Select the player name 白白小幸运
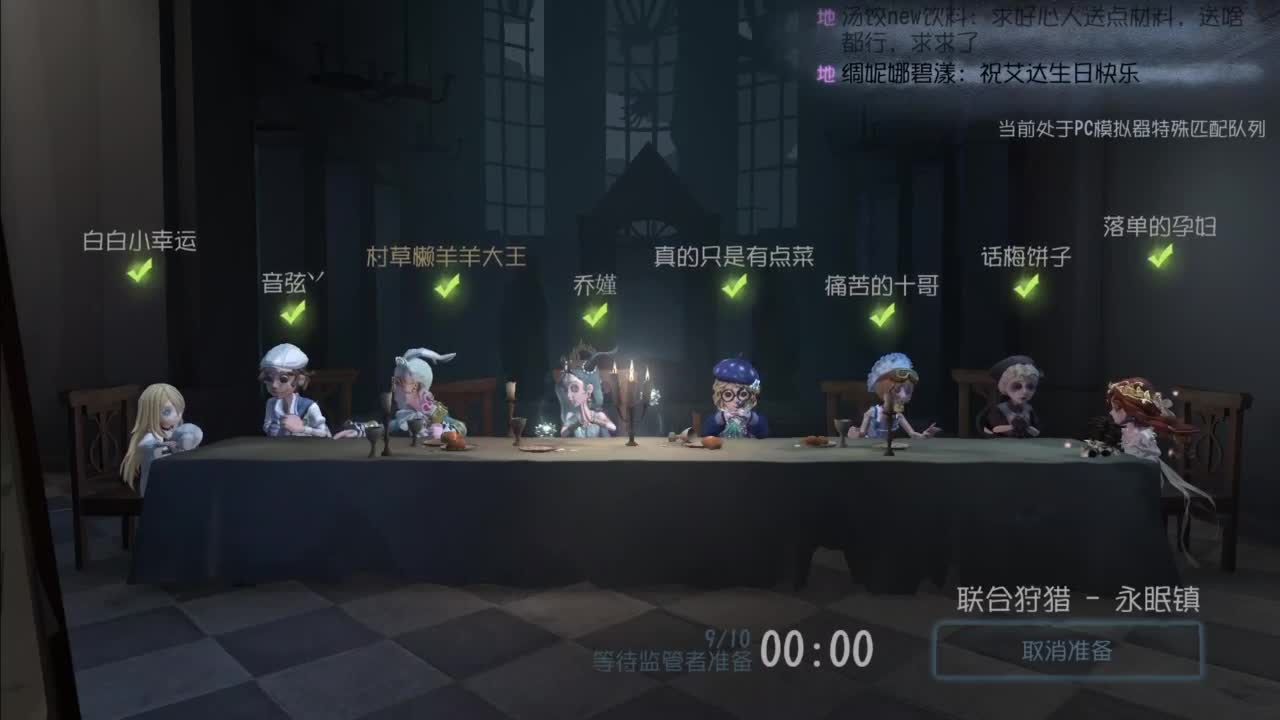 pyautogui.click(x=140, y=239)
